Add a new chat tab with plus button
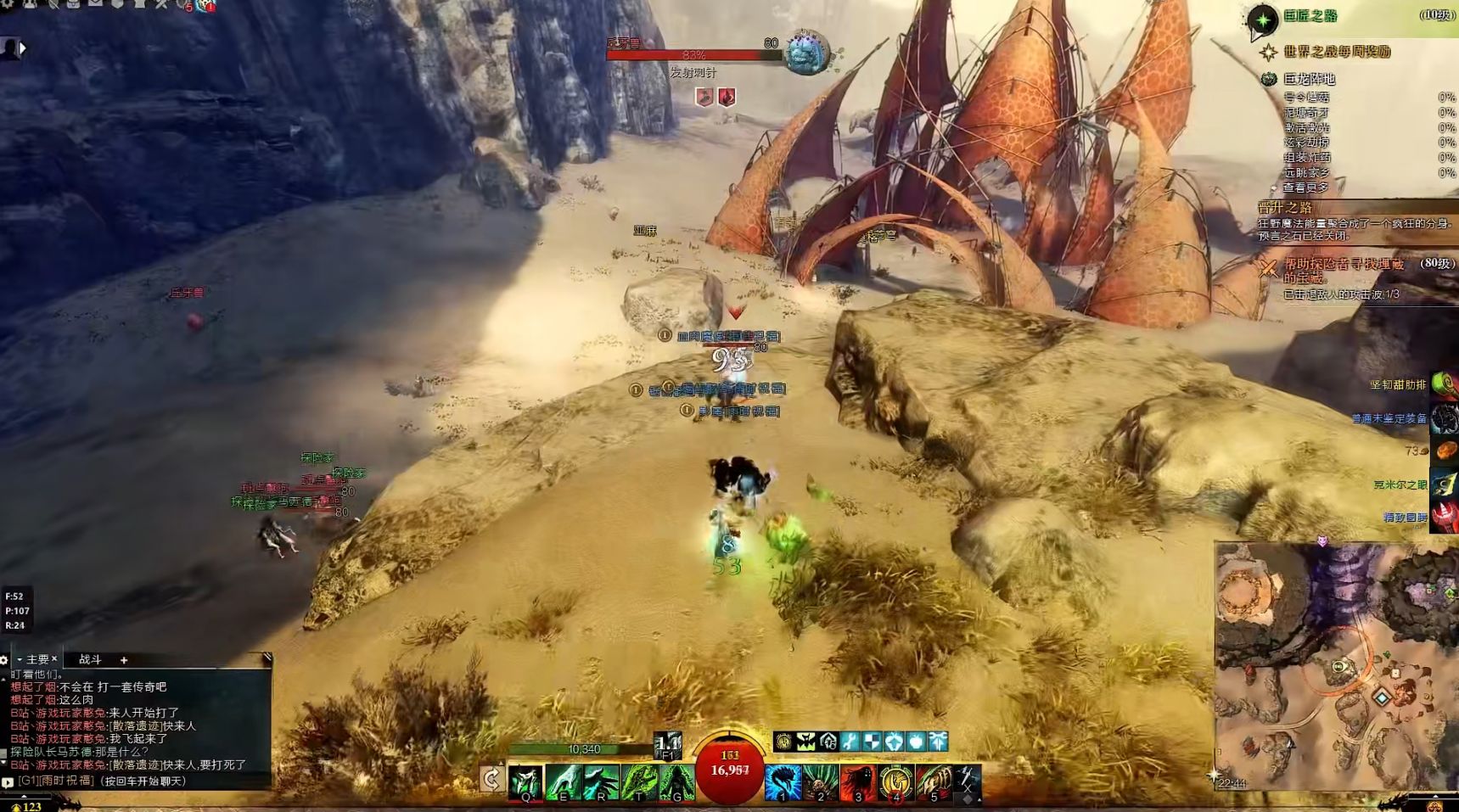This screenshot has width=1459, height=812. tap(124, 659)
